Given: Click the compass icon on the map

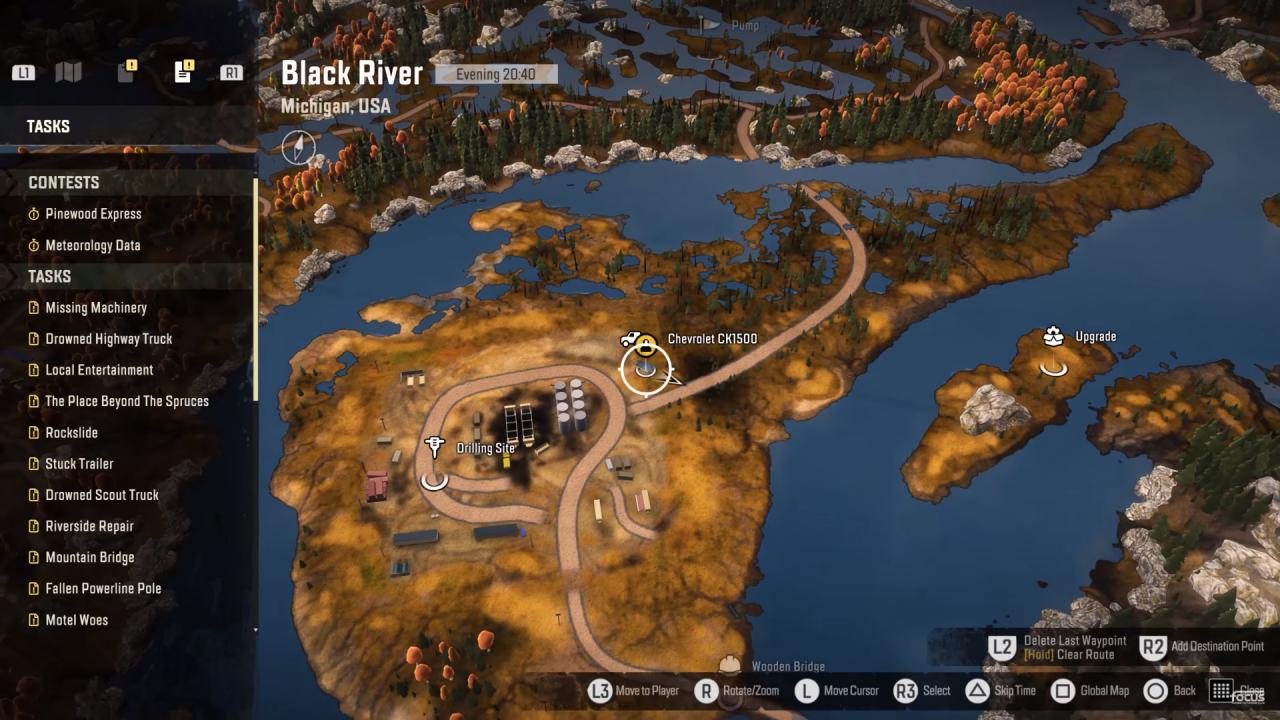Looking at the screenshot, I should pyautogui.click(x=298, y=147).
